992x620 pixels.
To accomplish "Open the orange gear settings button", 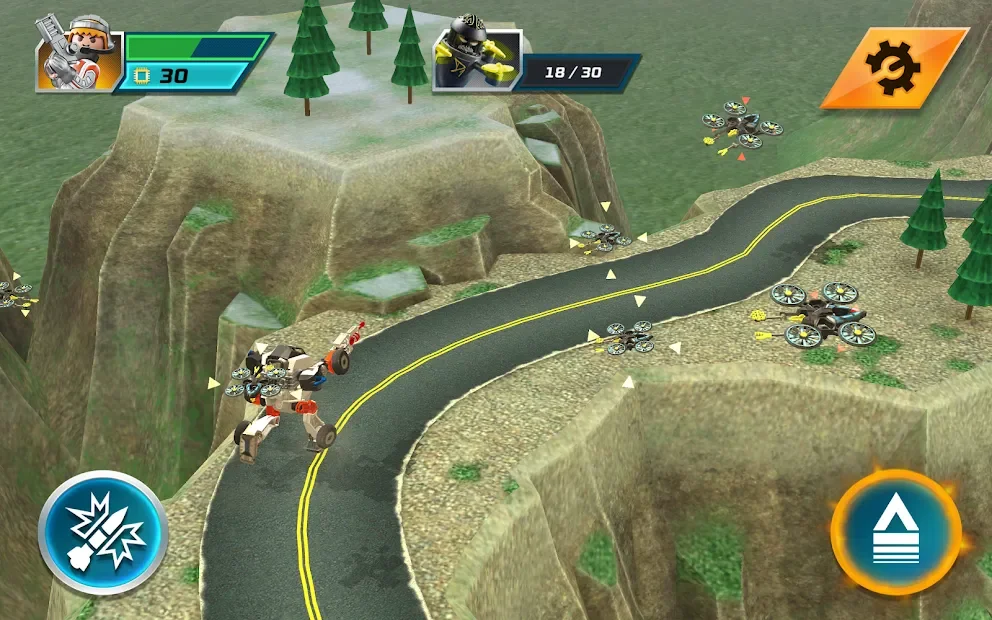I will [x=893, y=67].
